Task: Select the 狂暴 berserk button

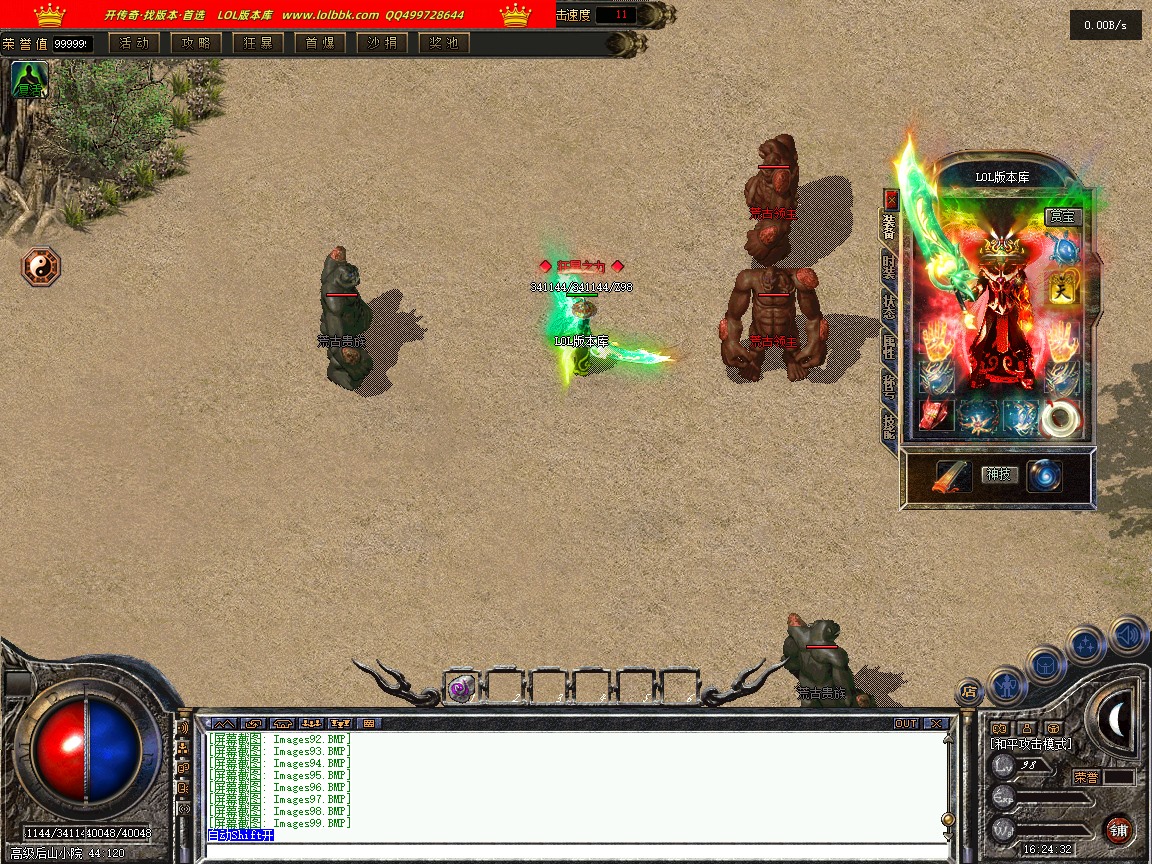Action: pyautogui.click(x=258, y=43)
